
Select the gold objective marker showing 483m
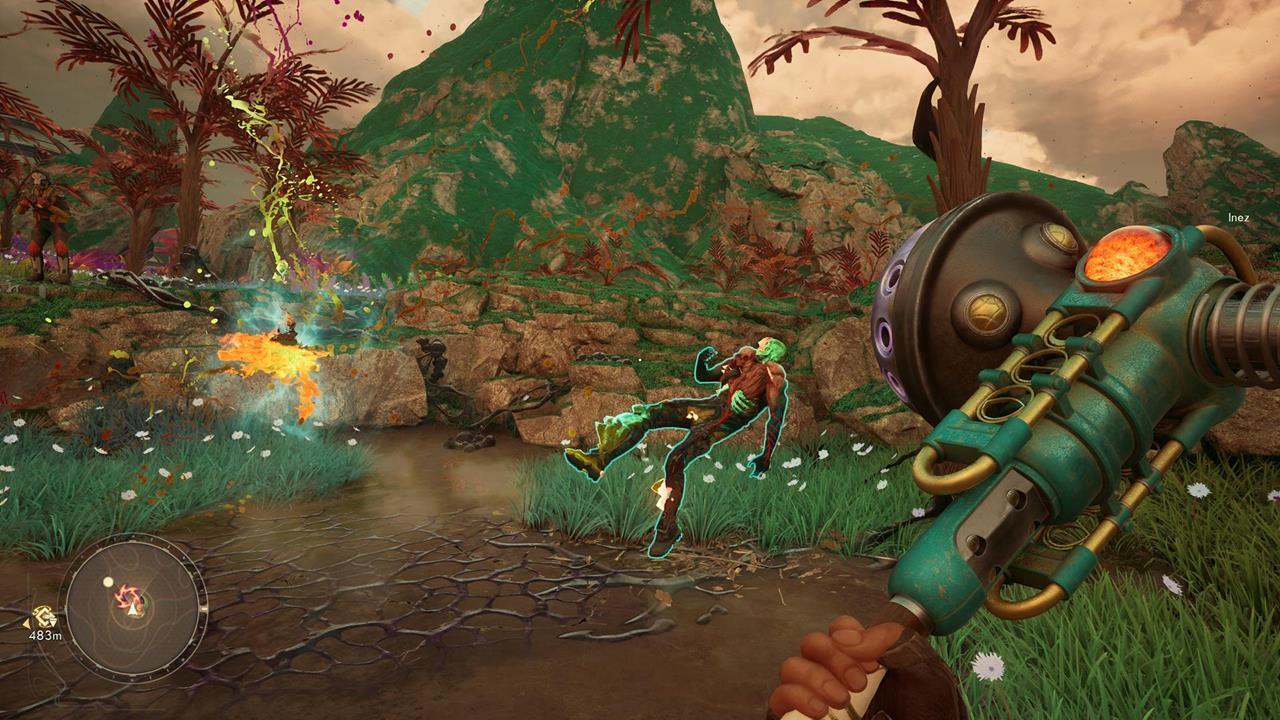point(43,617)
